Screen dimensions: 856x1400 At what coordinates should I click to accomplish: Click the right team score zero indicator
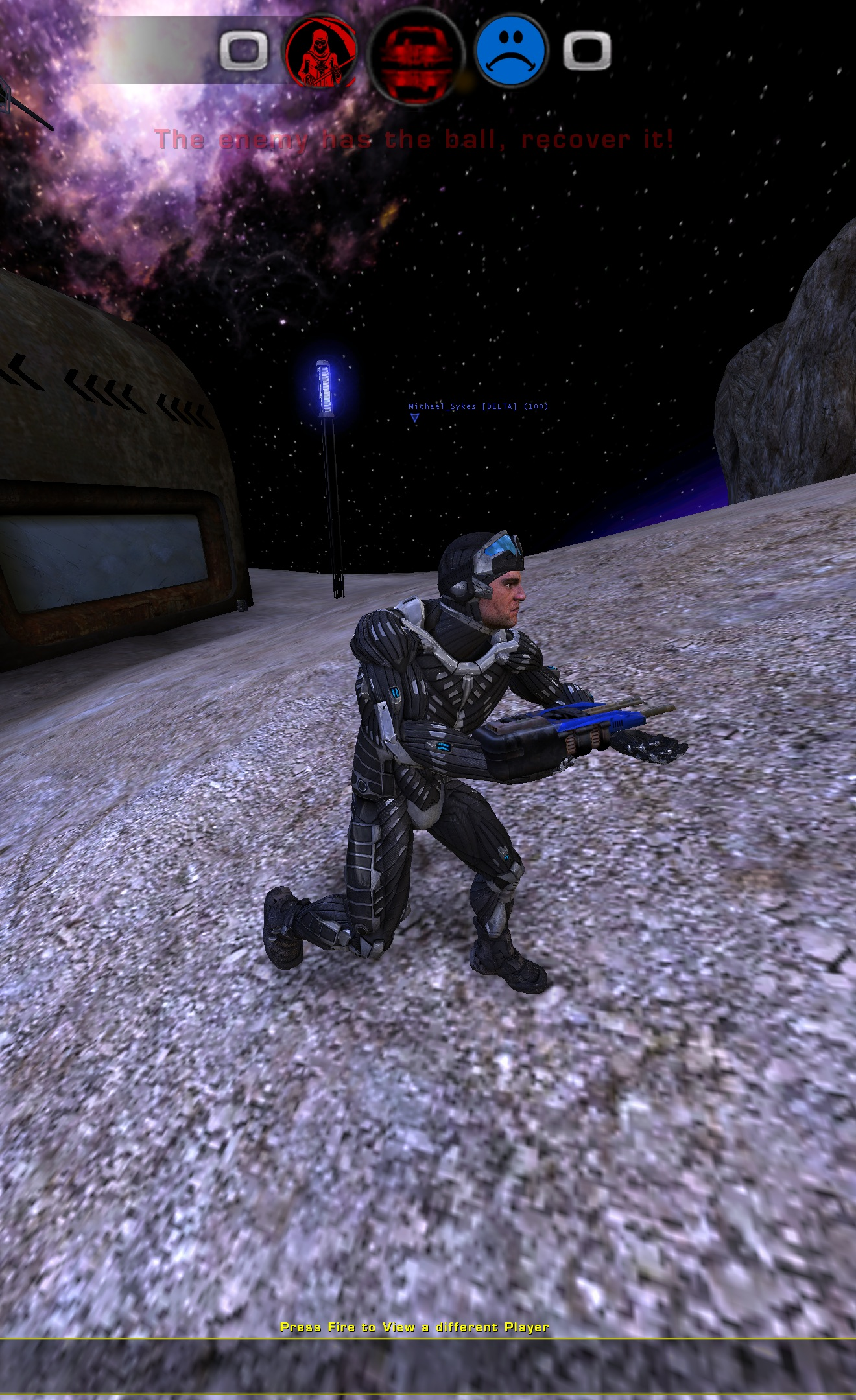[x=588, y=49]
